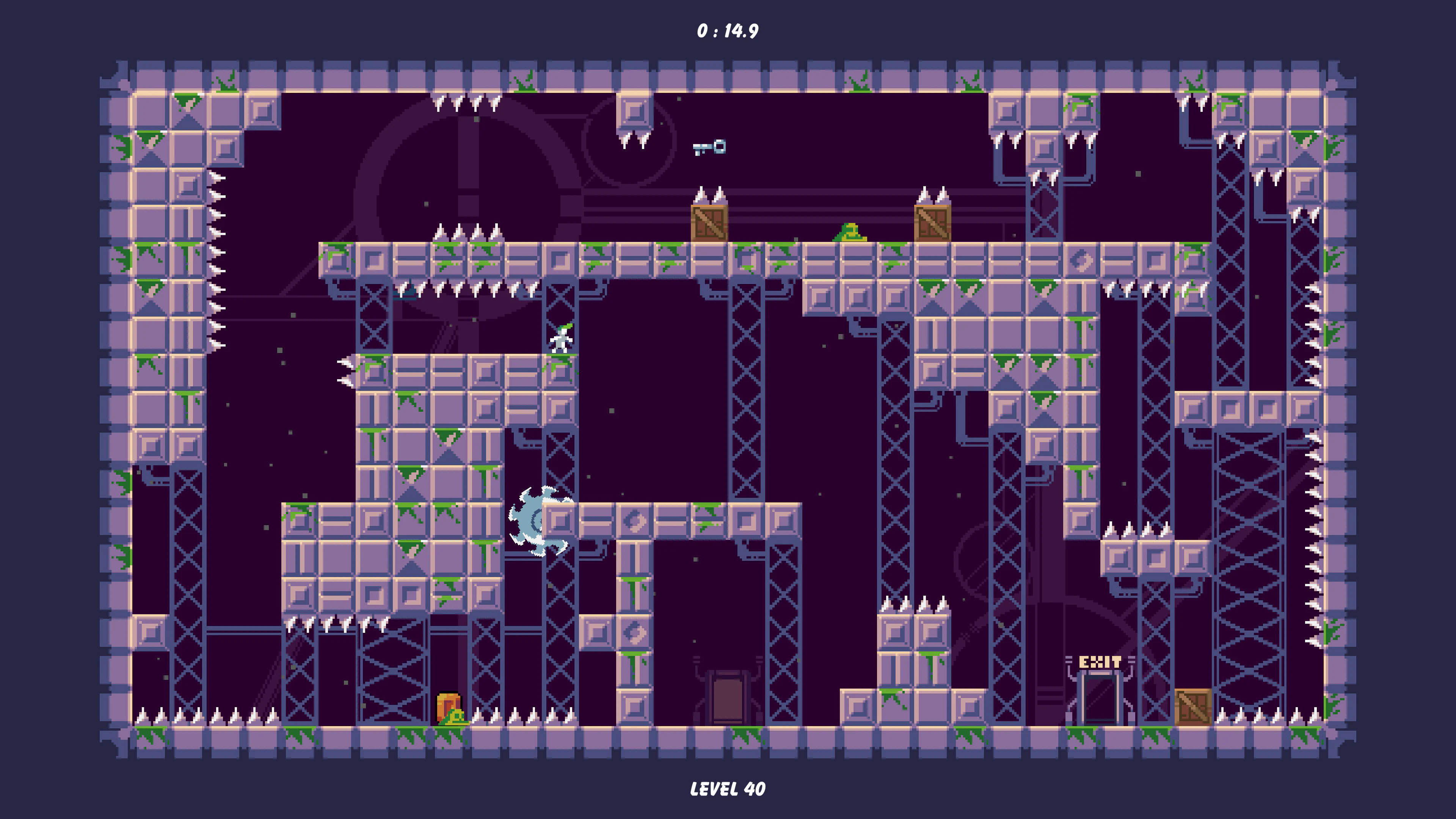Expand the timer display at the top
This screenshot has width=1456, height=819.
tap(728, 32)
